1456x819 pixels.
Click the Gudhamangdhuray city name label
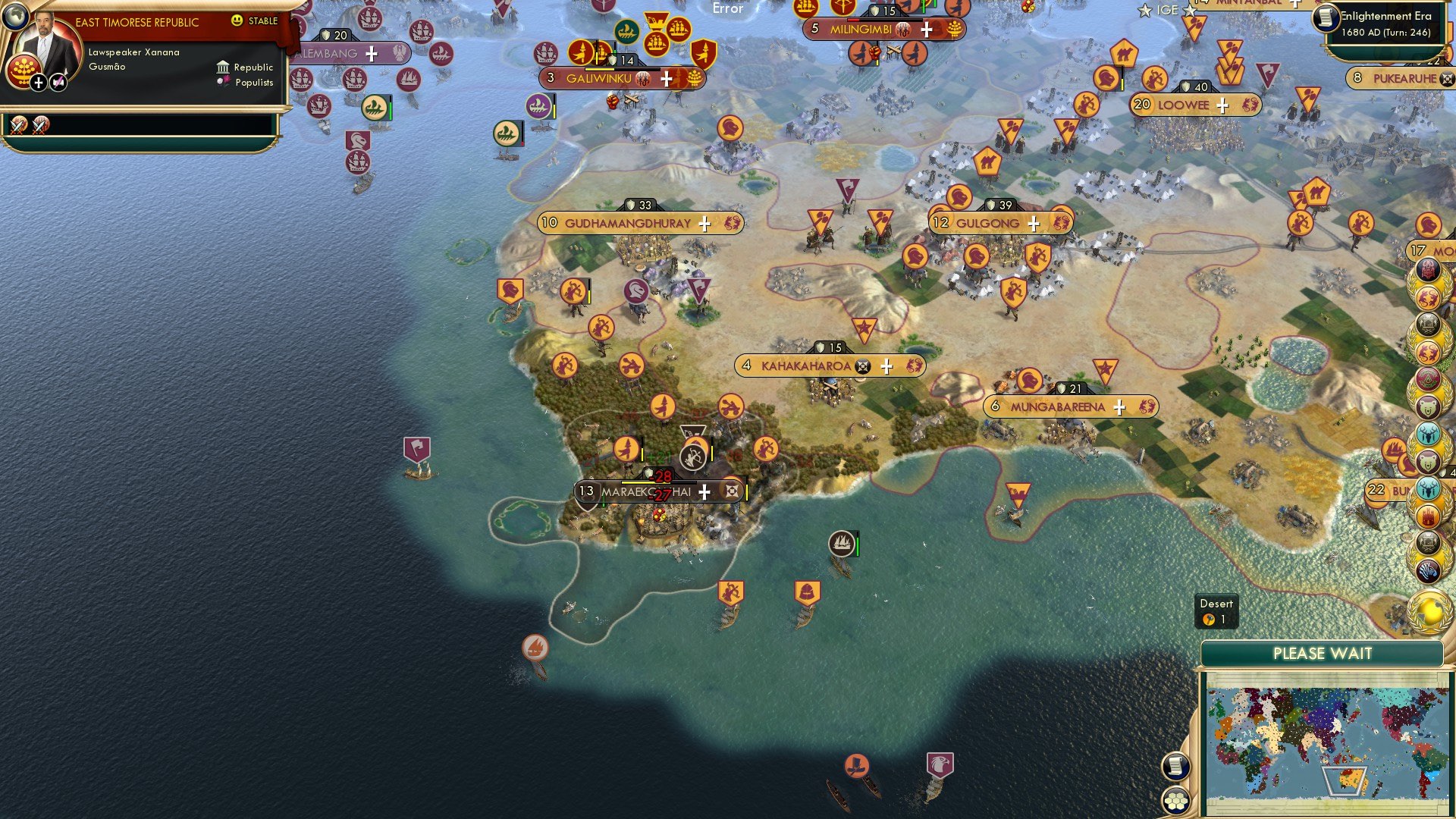coord(627,224)
